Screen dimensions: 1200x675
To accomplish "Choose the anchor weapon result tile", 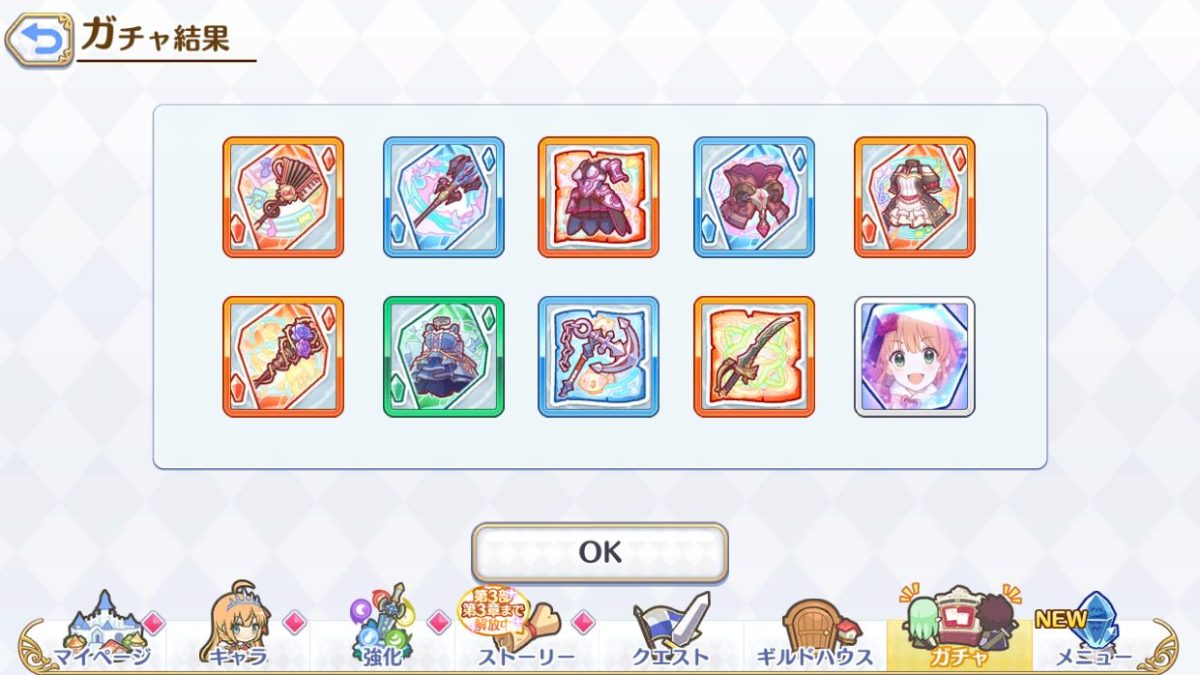I will (599, 356).
